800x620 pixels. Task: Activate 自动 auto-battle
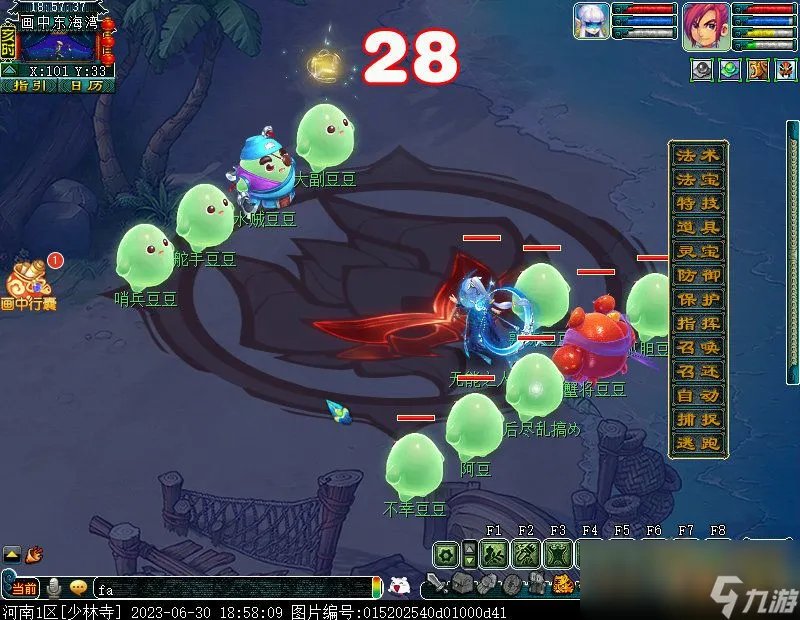(x=698, y=396)
